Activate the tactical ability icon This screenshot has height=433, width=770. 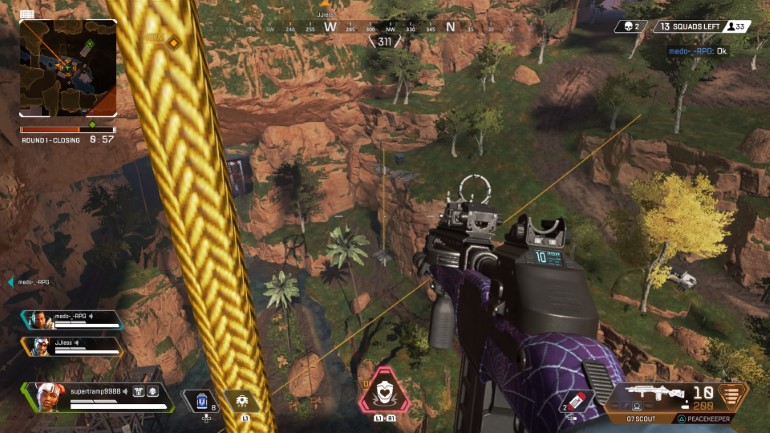pos(241,401)
